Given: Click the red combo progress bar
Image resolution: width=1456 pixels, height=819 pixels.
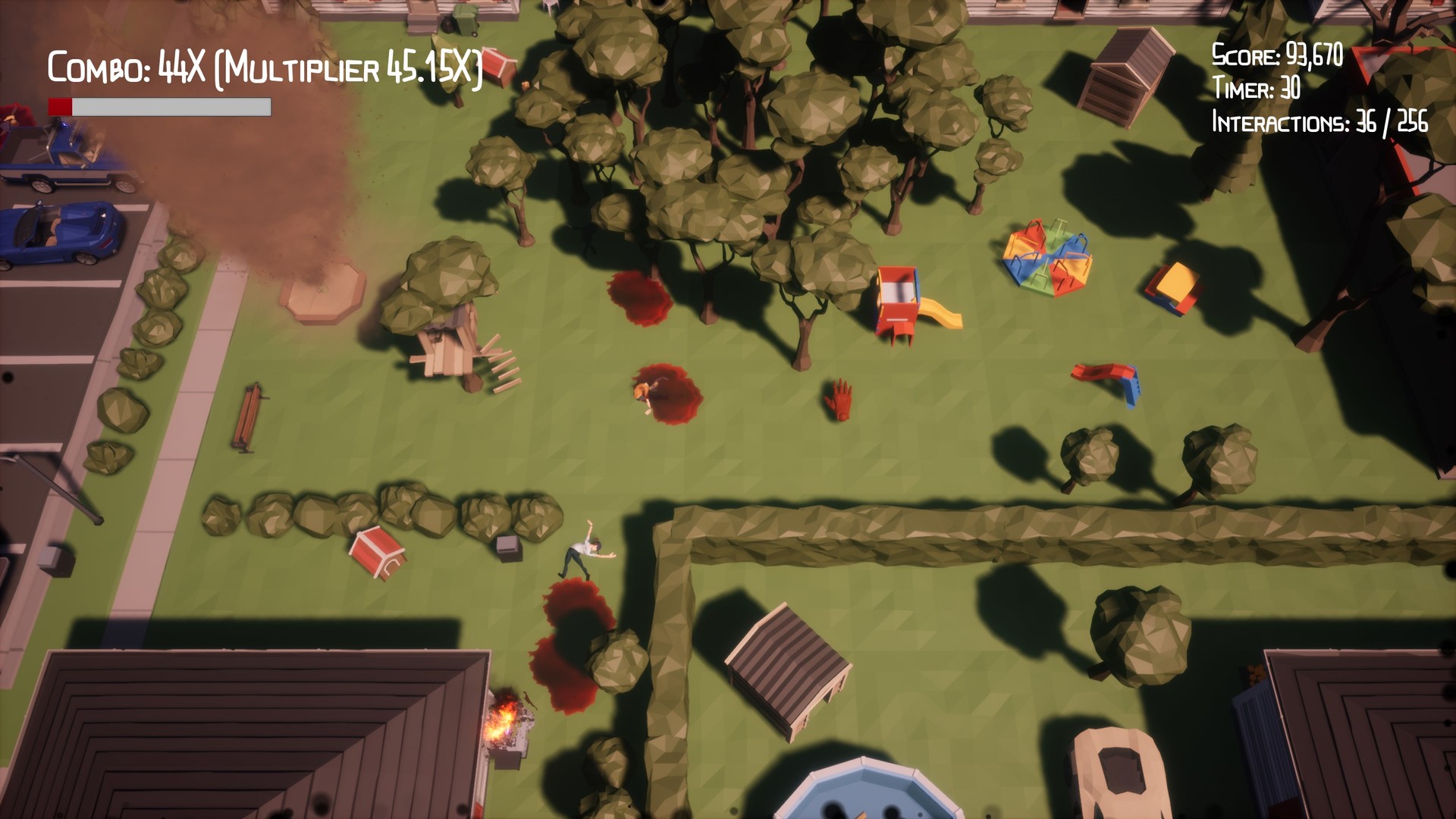Looking at the screenshot, I should point(59,106).
